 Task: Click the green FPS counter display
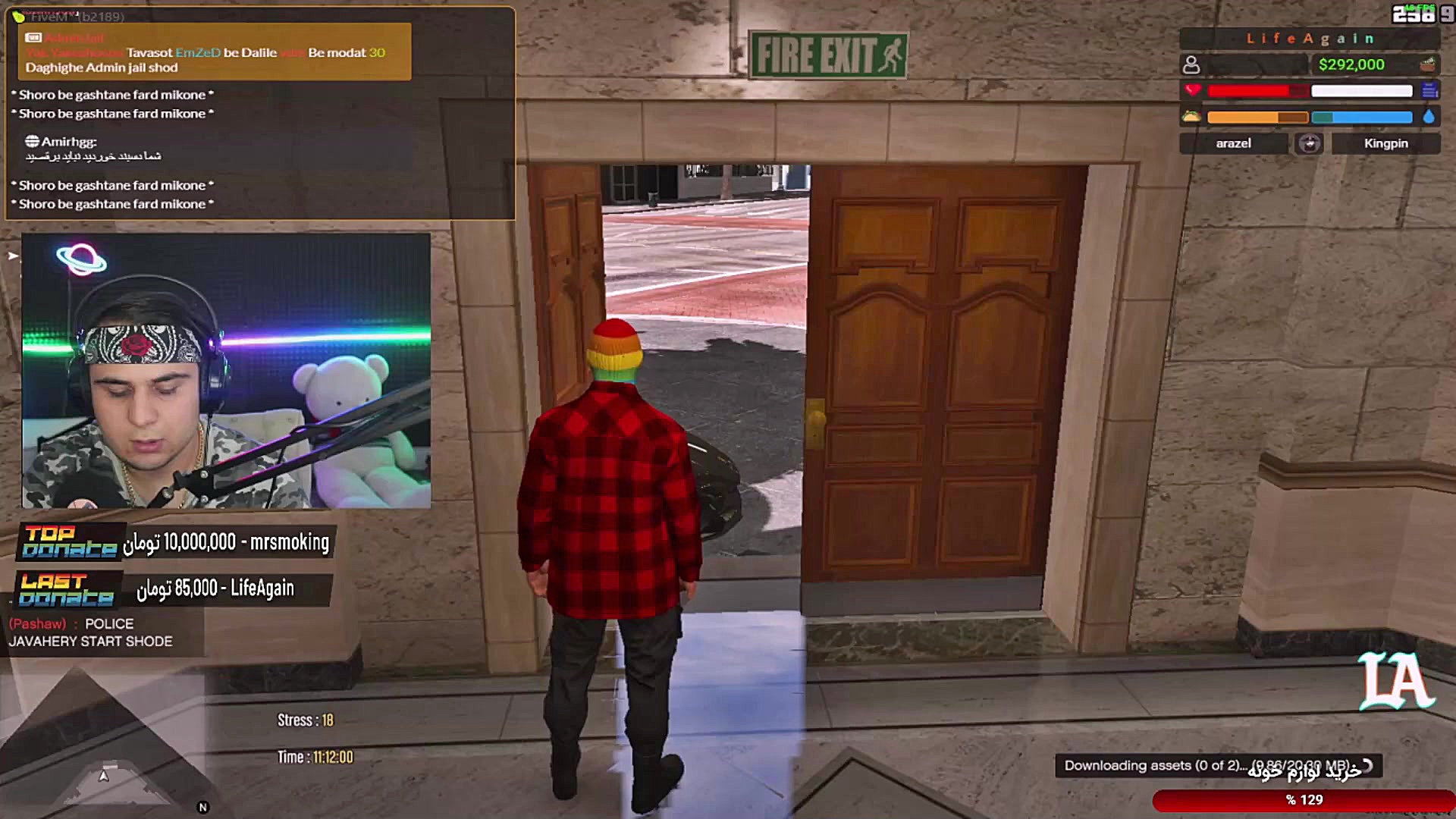tap(1421, 8)
